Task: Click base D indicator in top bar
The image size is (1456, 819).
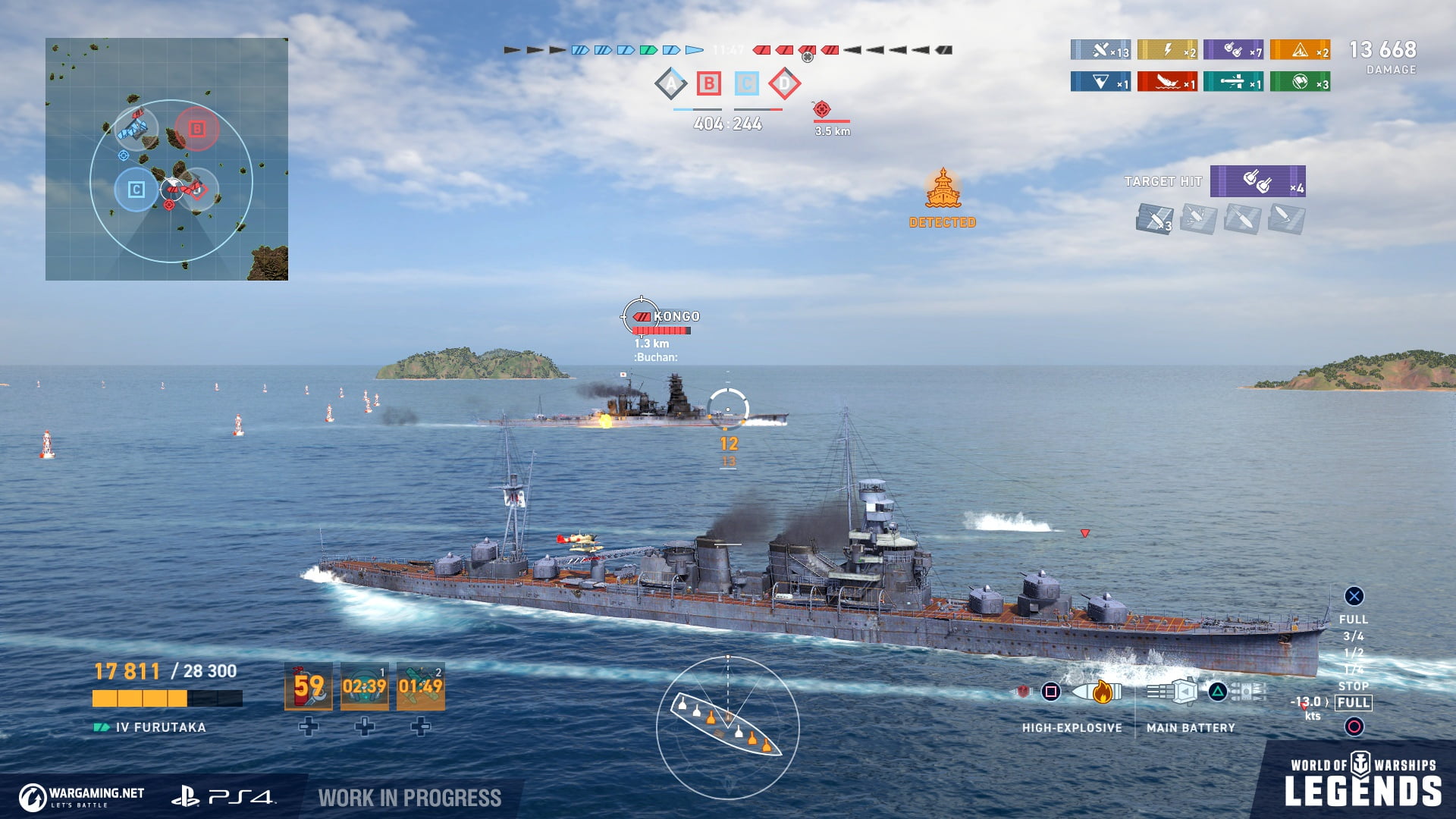Action: pos(785,83)
